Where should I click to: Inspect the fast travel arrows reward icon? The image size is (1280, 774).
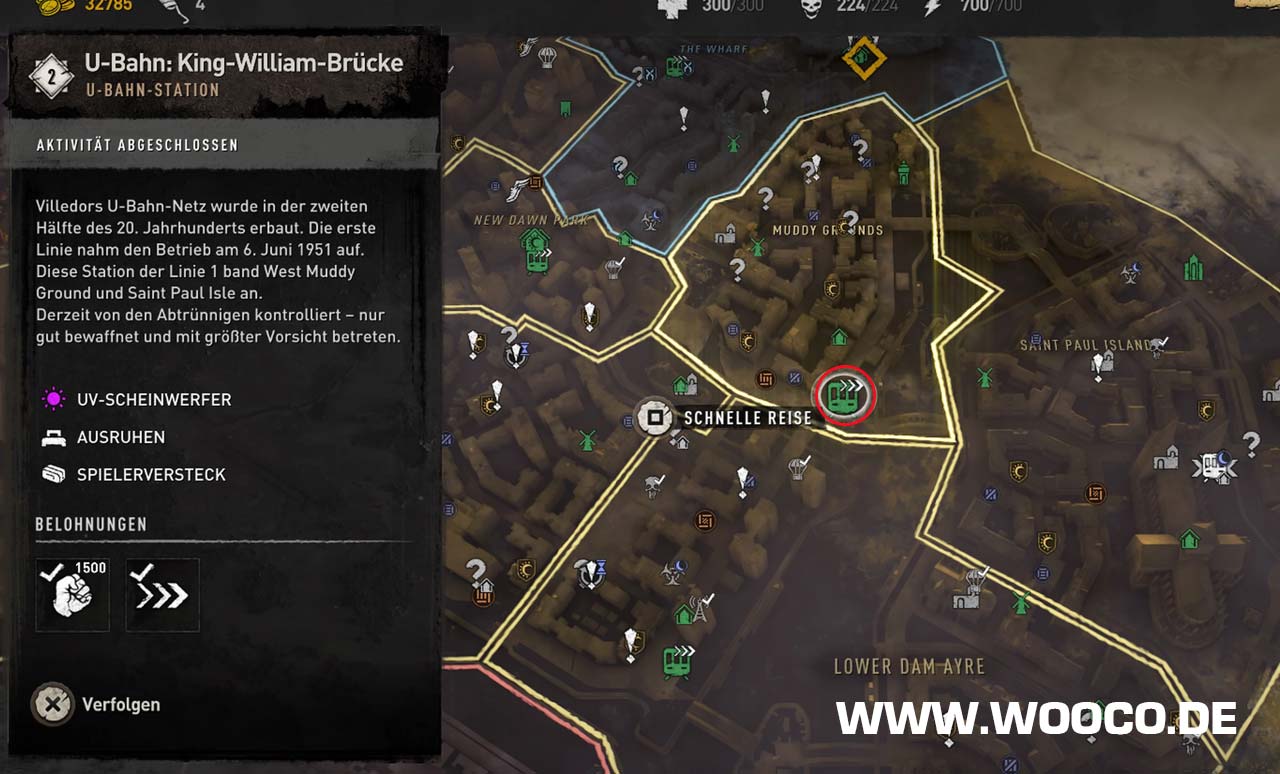click(162, 595)
